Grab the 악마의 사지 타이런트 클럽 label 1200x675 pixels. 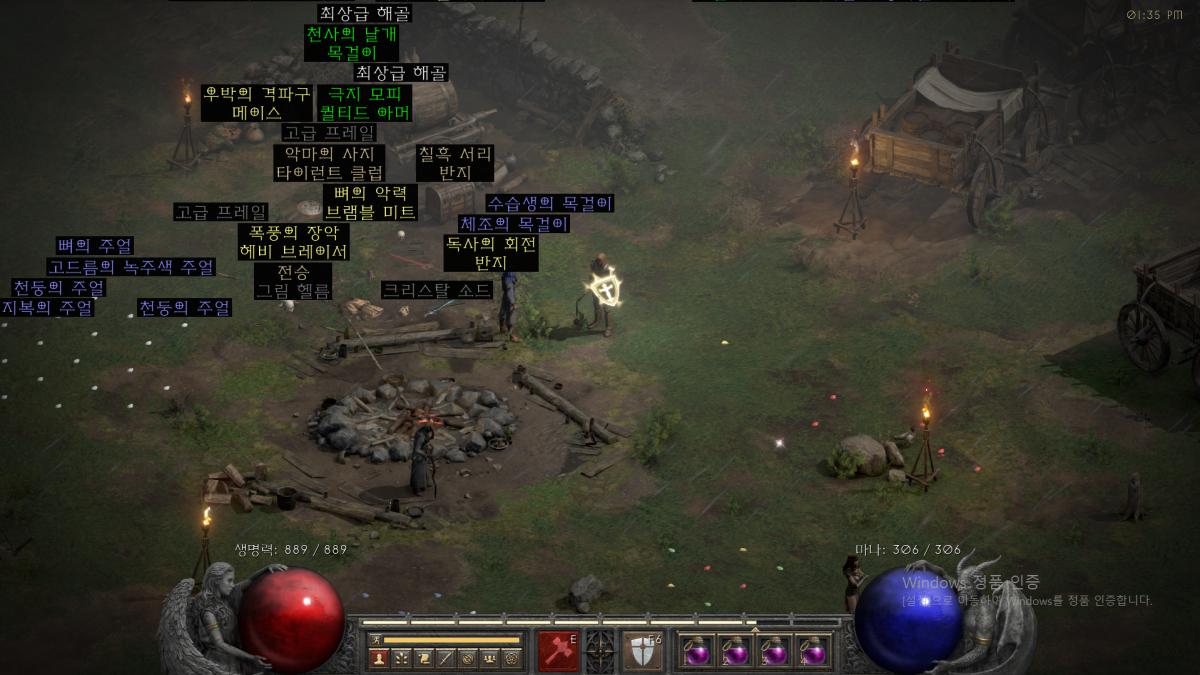click(329, 163)
